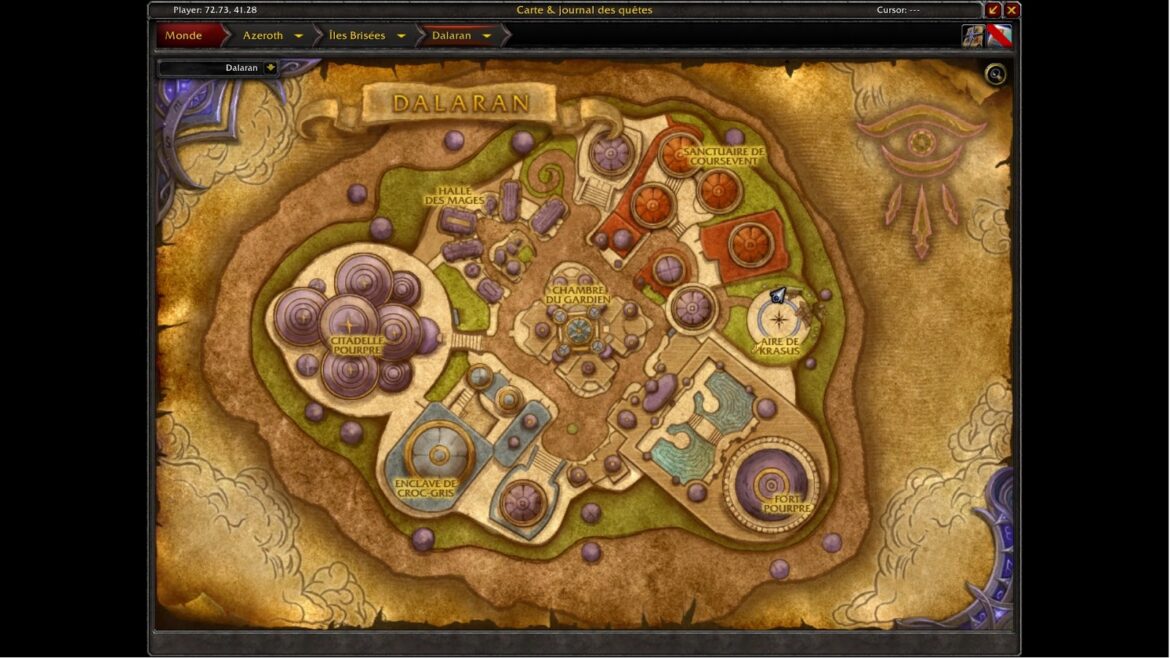Click the Fort Pourpre location label
The image size is (1170, 658).
pyautogui.click(x=786, y=503)
